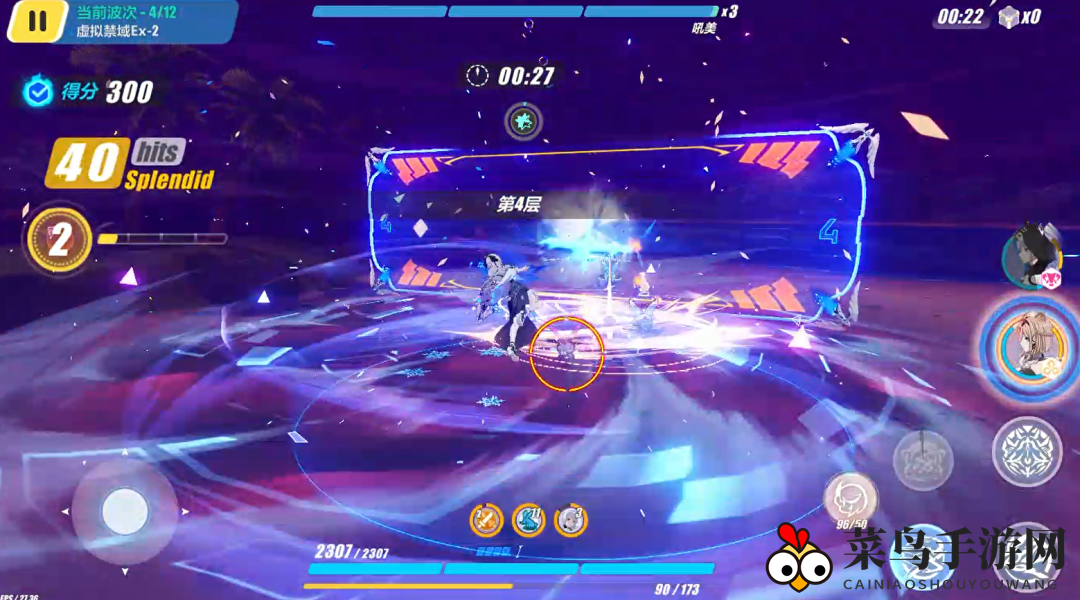Use the dimmed greyed-out skill button
This screenshot has height=600, width=1080.
pyautogui.click(x=922, y=460)
